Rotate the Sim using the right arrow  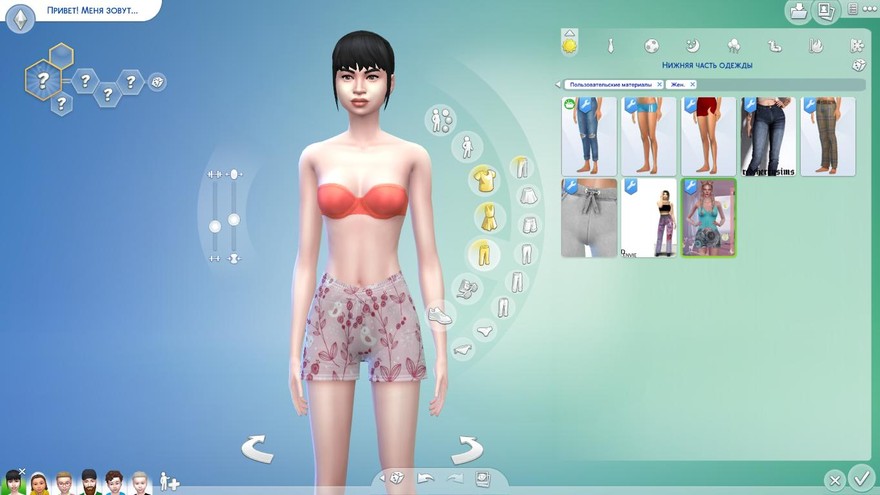point(466,449)
